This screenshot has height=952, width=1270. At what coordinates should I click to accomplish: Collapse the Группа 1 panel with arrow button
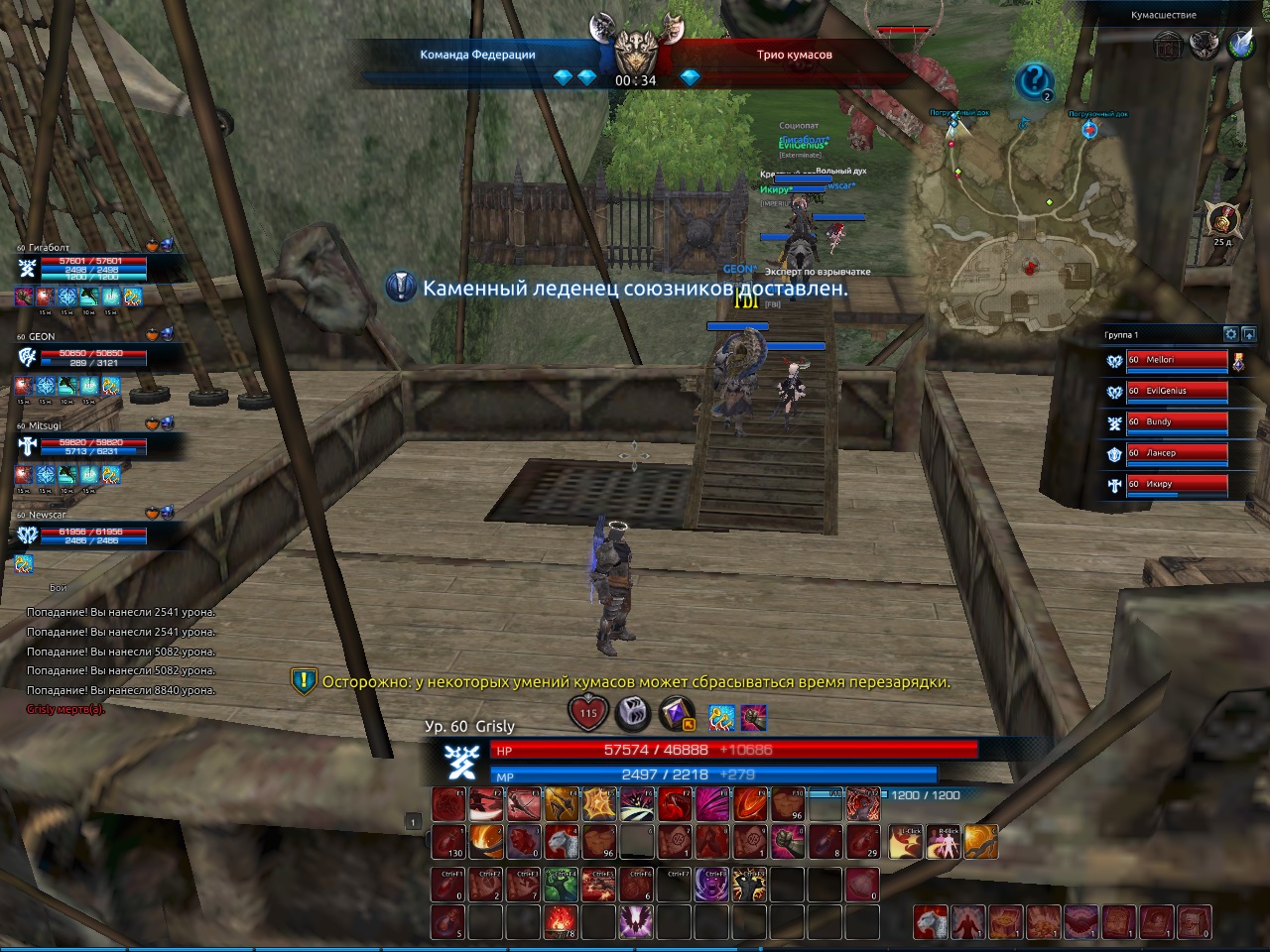pos(1248,334)
